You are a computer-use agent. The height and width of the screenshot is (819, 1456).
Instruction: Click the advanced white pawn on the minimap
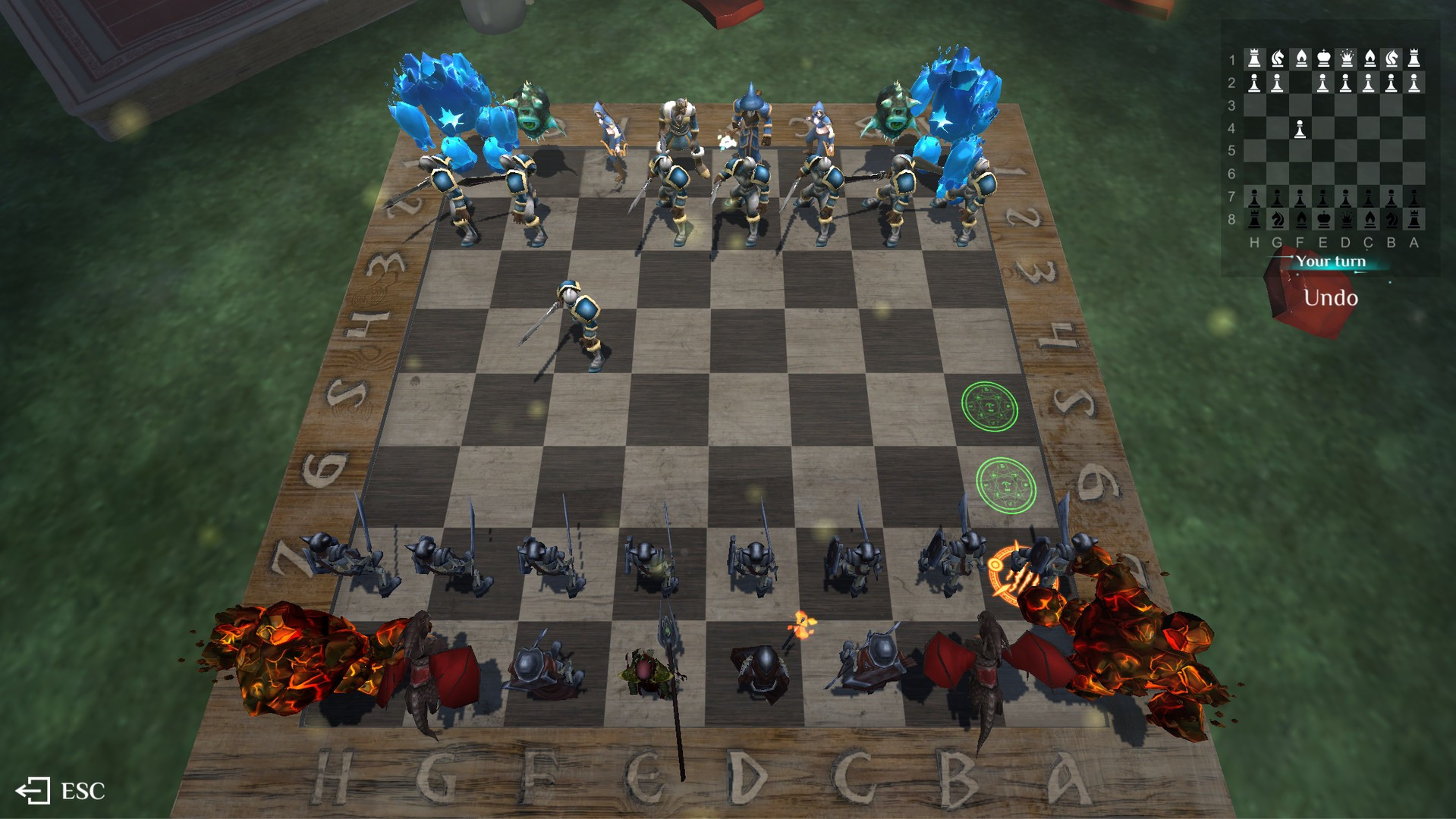tap(1300, 128)
